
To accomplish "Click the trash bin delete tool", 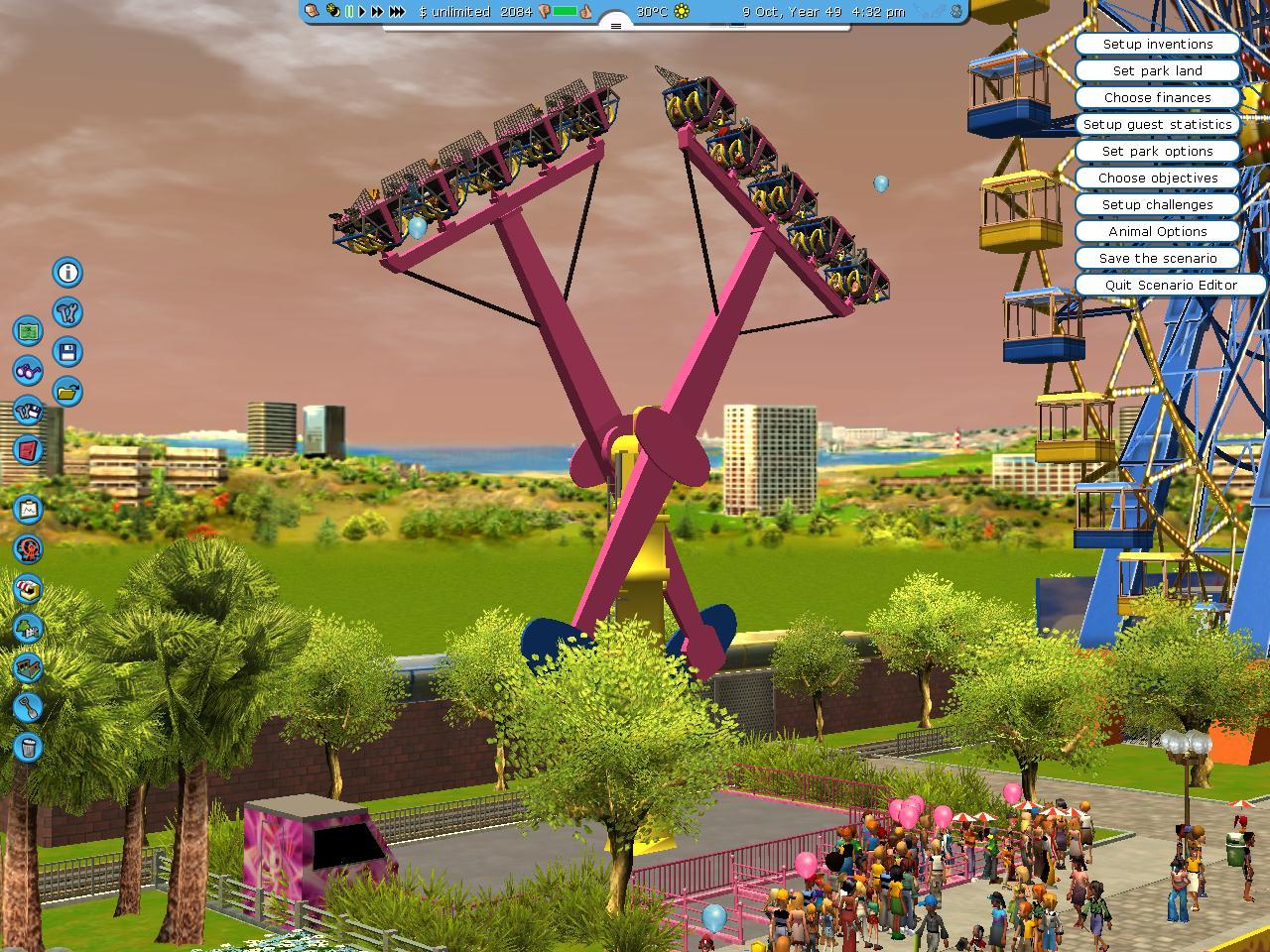I will (x=28, y=746).
